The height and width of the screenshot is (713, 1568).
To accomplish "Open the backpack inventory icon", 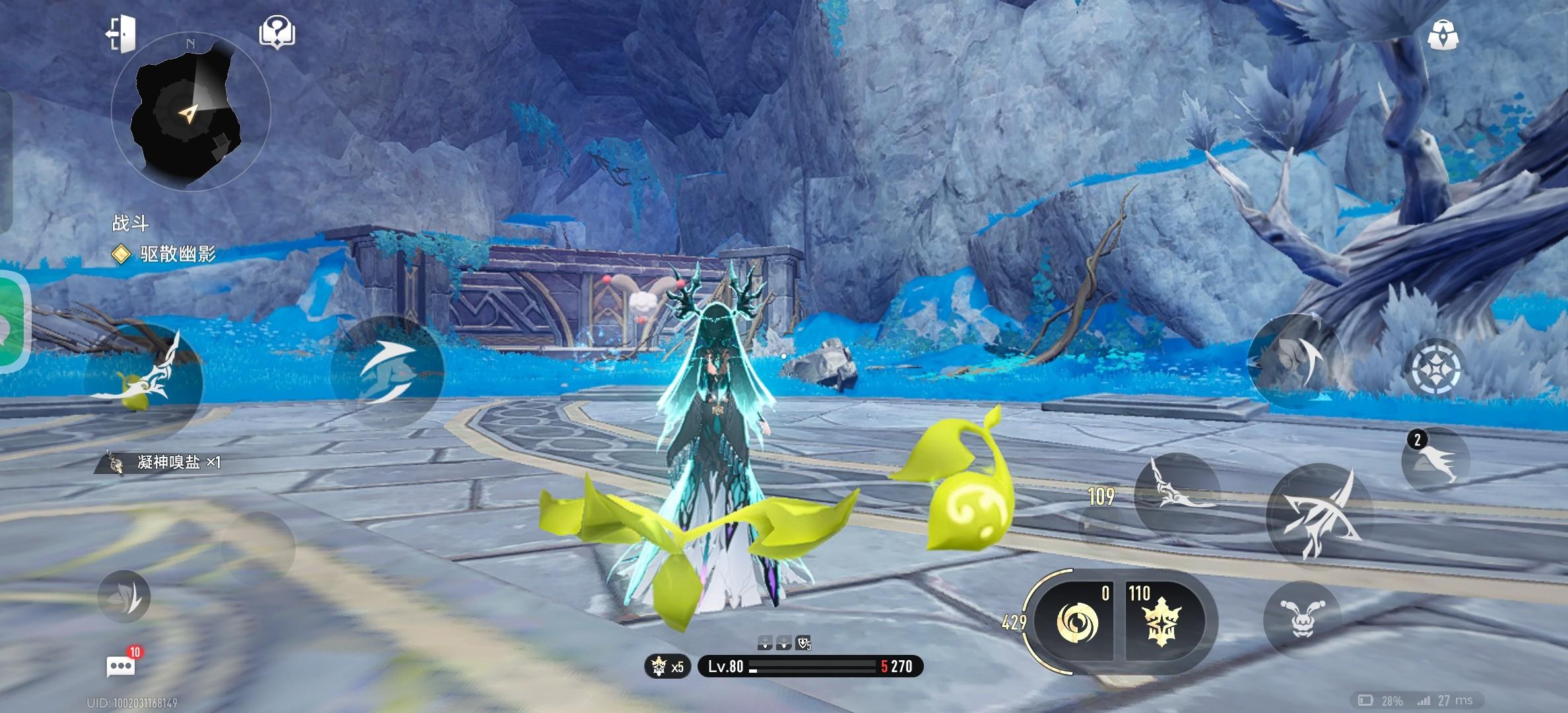I will pos(1443,34).
